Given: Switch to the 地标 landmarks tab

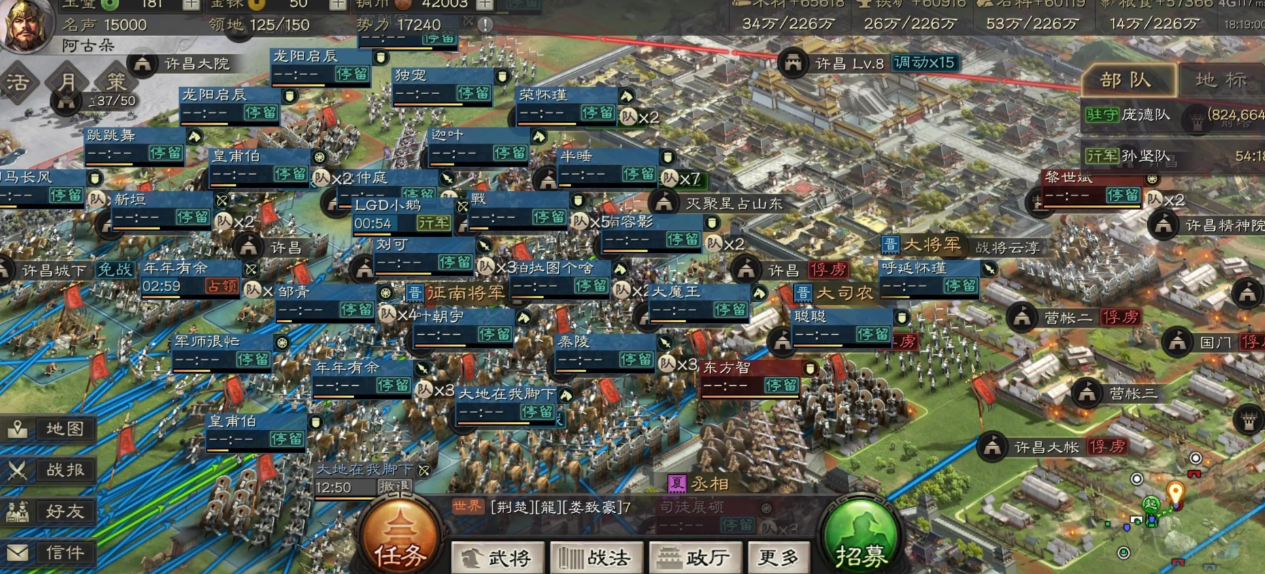Looking at the screenshot, I should click(1221, 80).
